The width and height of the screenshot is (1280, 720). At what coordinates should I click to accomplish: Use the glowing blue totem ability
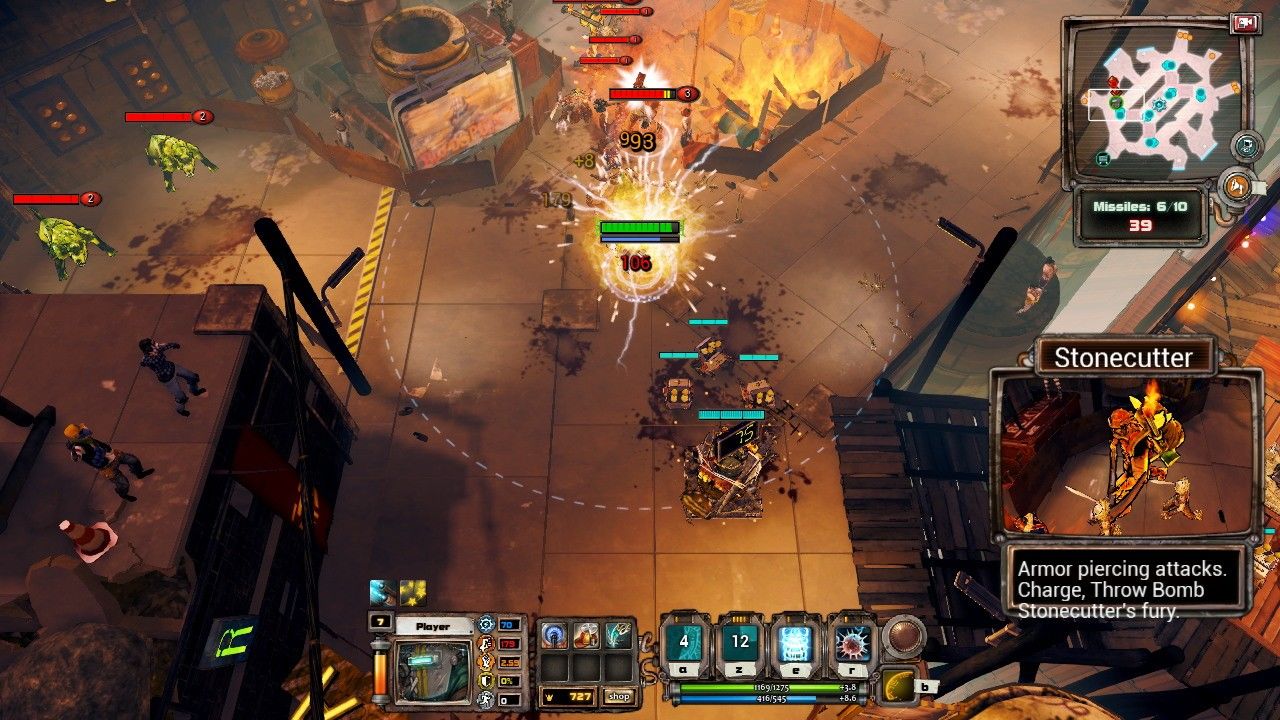[796, 642]
